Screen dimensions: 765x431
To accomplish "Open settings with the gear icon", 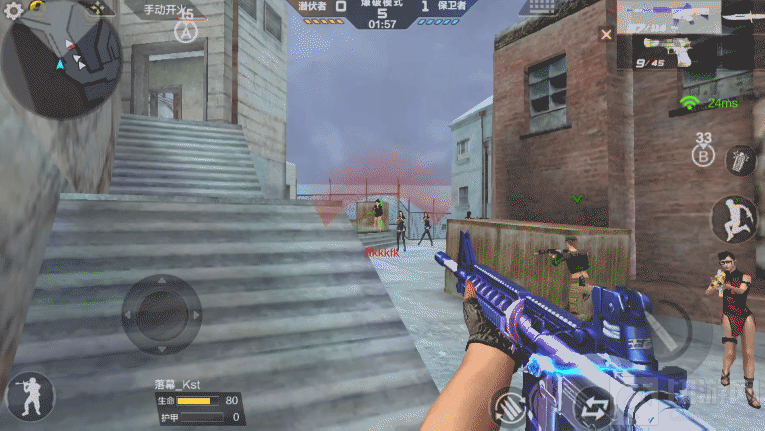I will click(x=13, y=12).
